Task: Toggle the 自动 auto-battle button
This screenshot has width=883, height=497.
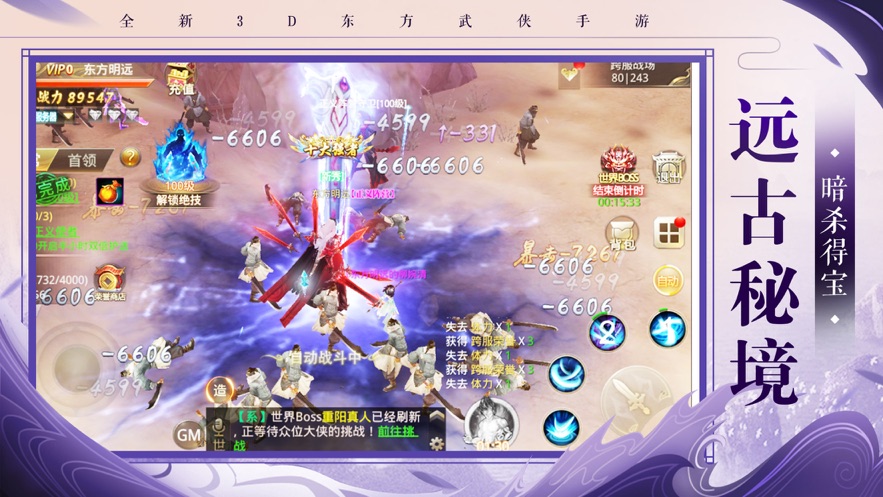Action: (667, 281)
